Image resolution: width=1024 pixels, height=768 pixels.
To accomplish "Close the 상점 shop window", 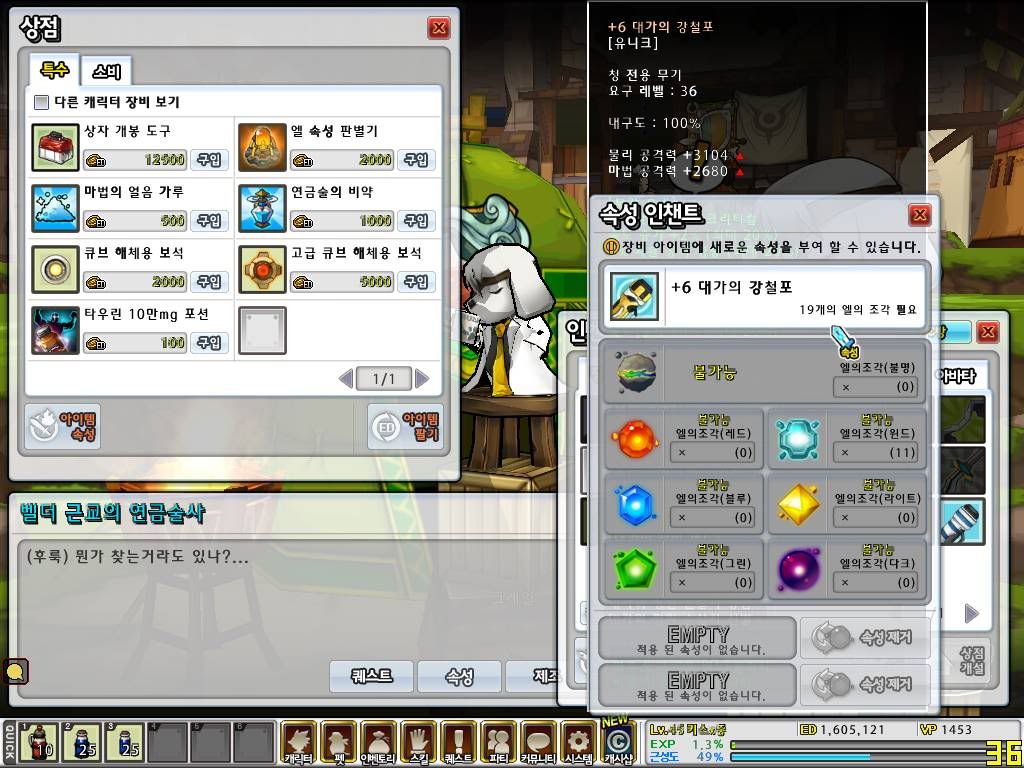I will [x=438, y=28].
